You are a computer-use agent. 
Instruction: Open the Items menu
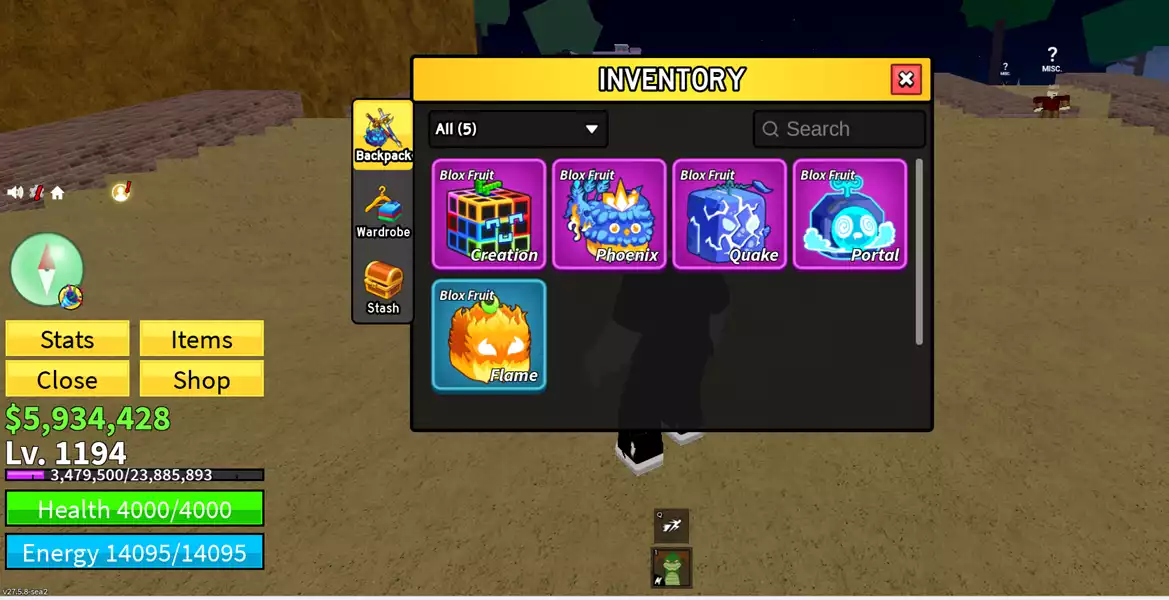[201, 339]
